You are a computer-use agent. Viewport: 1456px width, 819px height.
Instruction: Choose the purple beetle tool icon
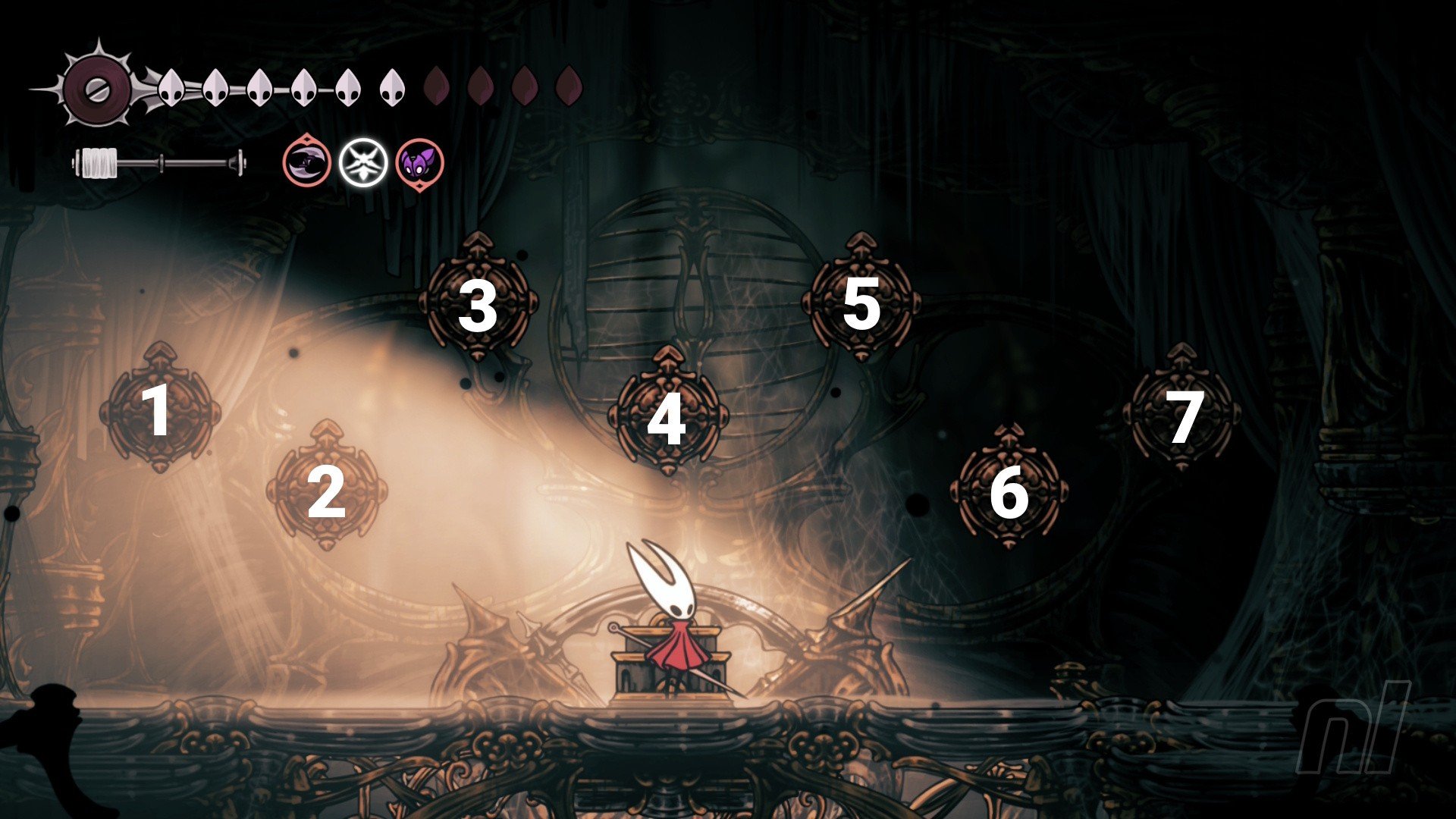tap(419, 163)
